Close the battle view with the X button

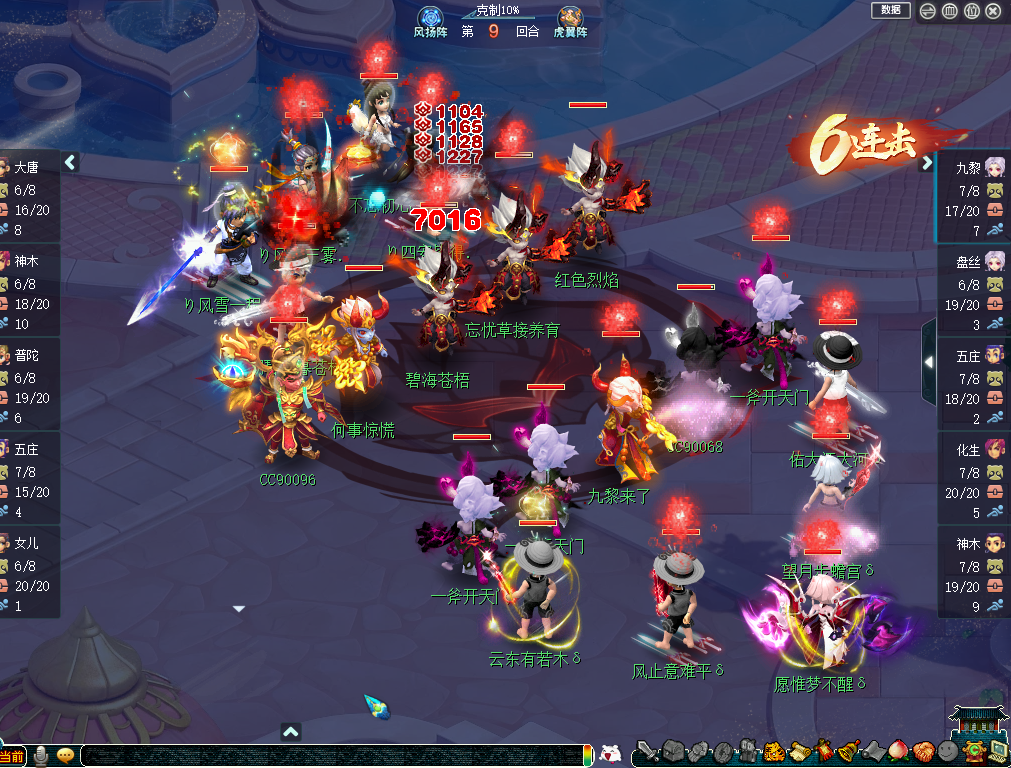993,11
